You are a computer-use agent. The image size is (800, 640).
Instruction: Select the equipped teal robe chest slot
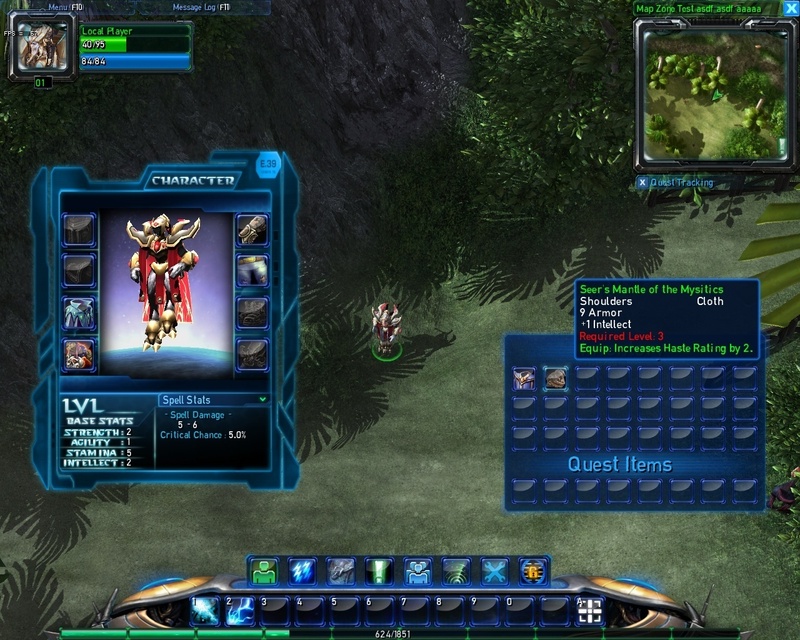coord(79,311)
